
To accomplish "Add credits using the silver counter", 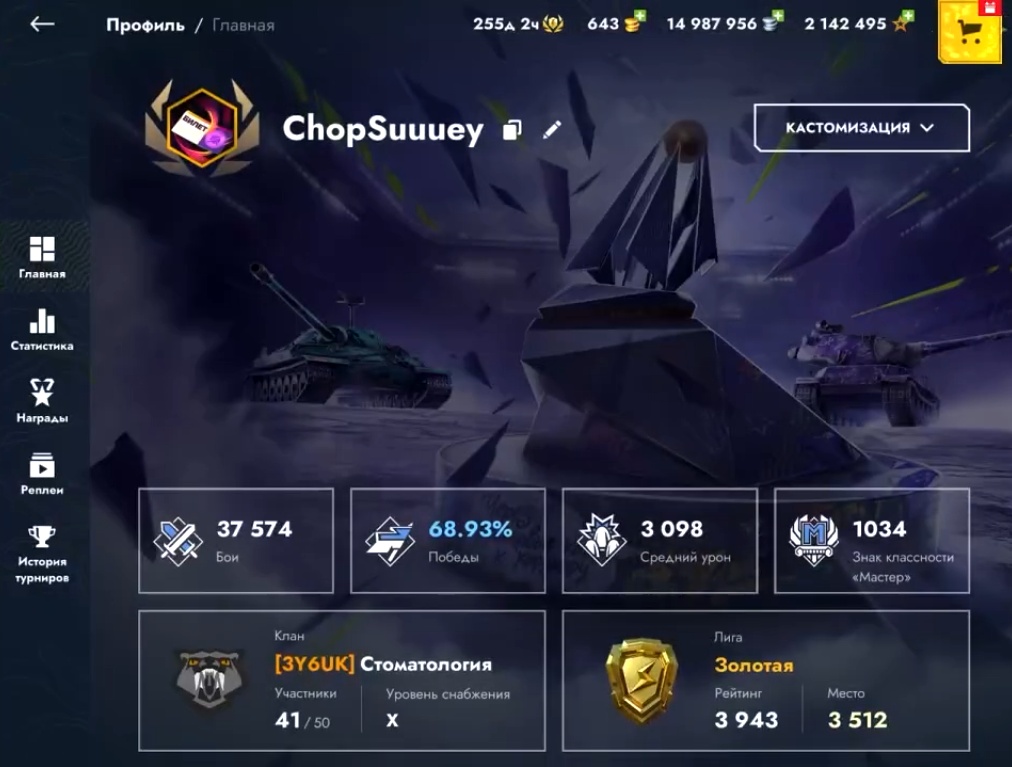I will tap(724, 23).
